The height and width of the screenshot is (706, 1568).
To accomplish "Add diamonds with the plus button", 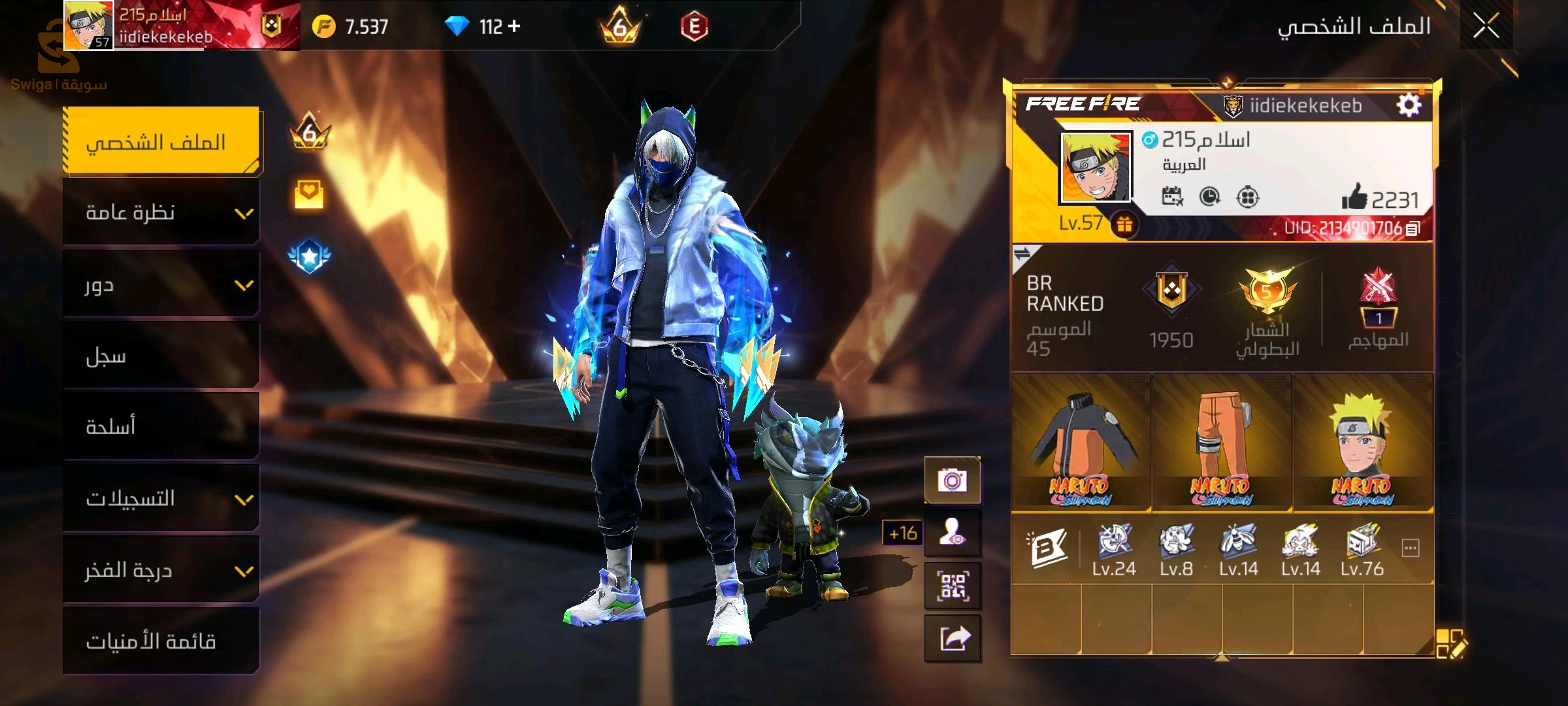I will 514,26.
